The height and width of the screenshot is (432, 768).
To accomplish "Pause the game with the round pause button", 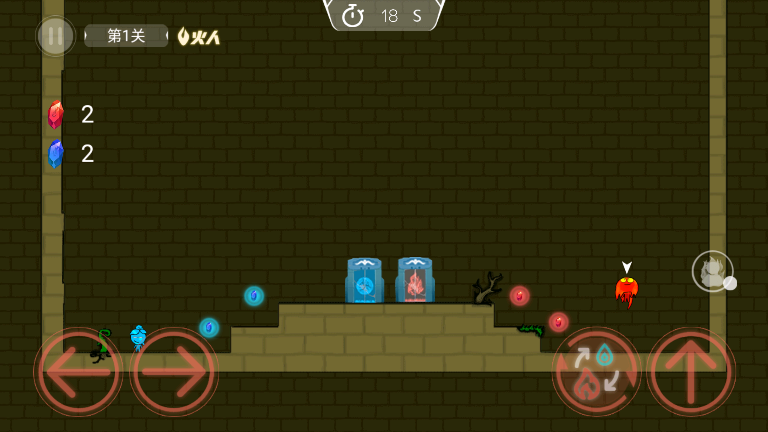I will [55, 36].
